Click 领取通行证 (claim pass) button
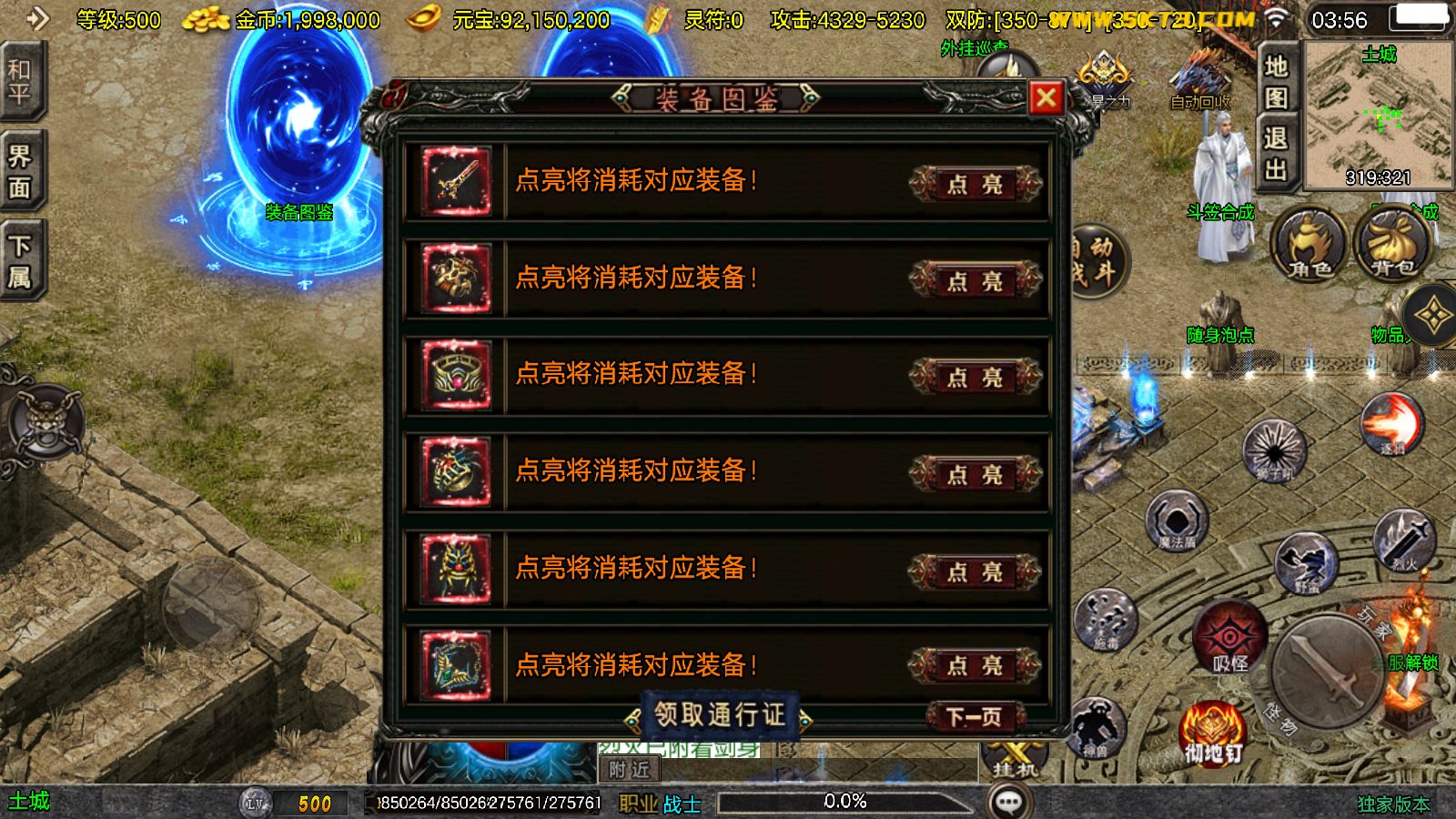The image size is (1456, 819). [720, 715]
